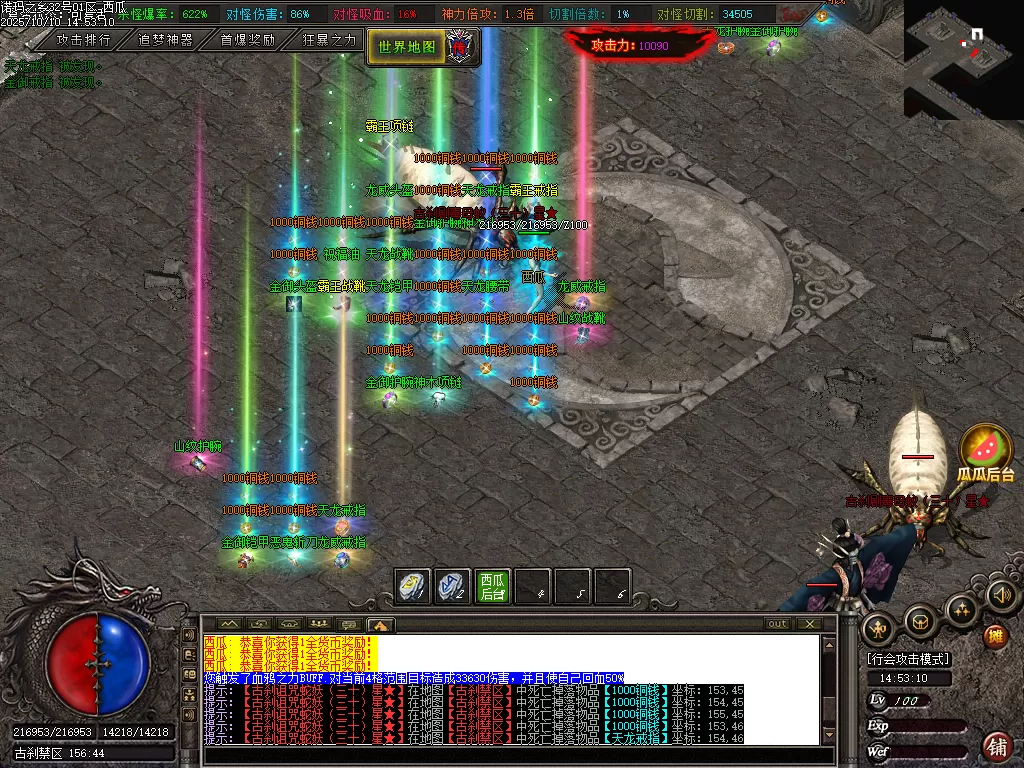The height and width of the screenshot is (768, 1024).
Task: Show the 首爆奖励 first-drop rewards
Action: [247, 40]
